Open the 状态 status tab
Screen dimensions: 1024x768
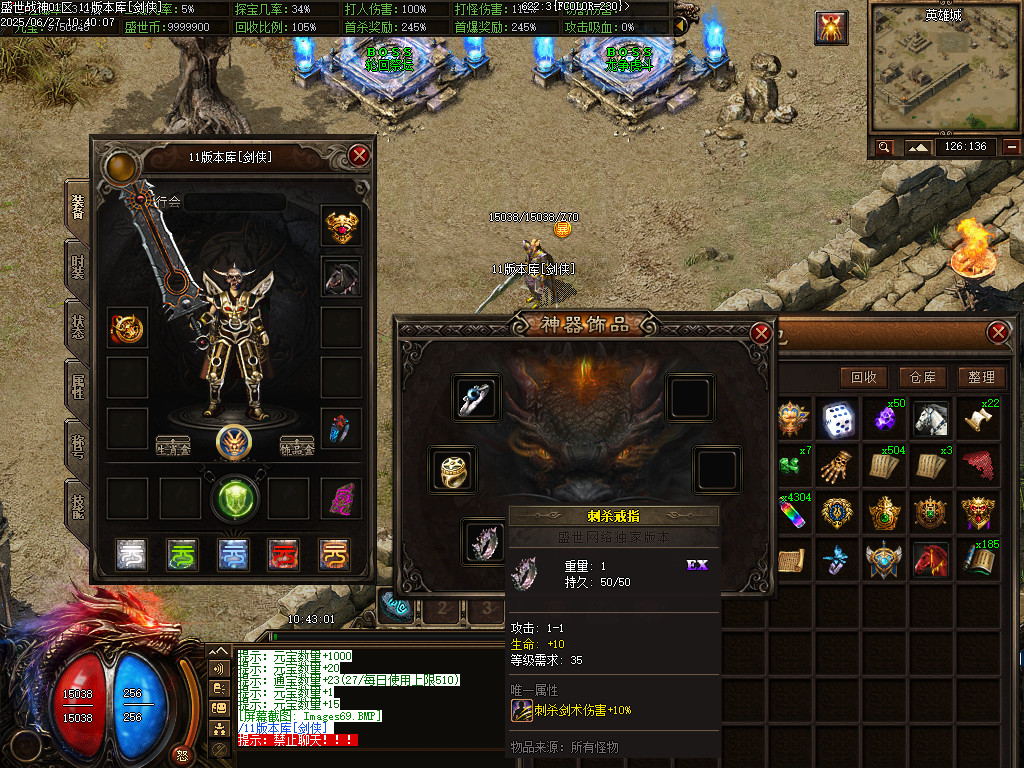77,327
